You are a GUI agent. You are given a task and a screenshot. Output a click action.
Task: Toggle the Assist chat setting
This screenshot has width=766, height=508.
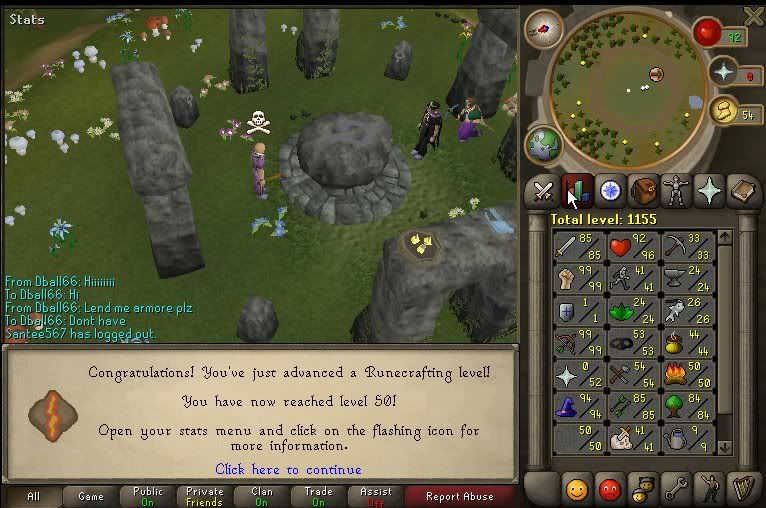pos(376,496)
